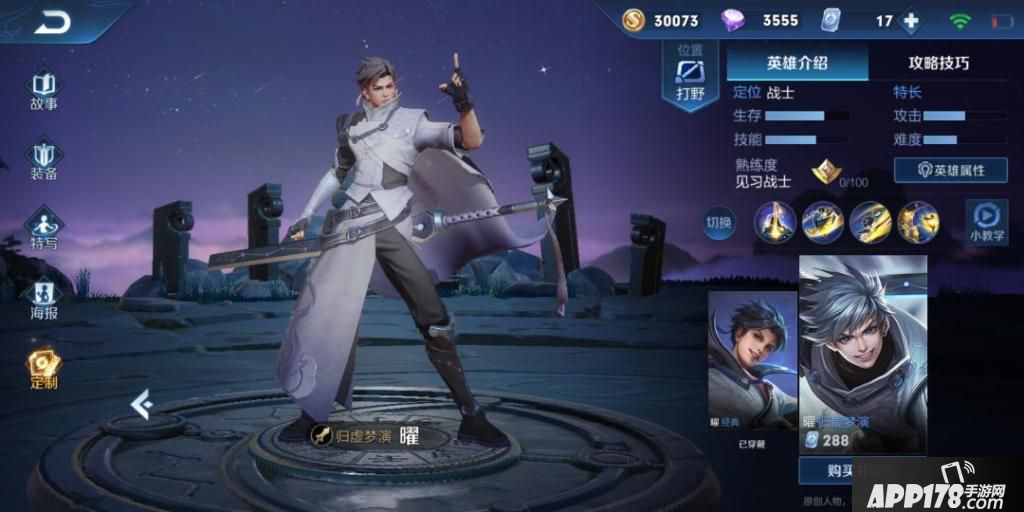Add more tickets with the plus button

coord(910,21)
